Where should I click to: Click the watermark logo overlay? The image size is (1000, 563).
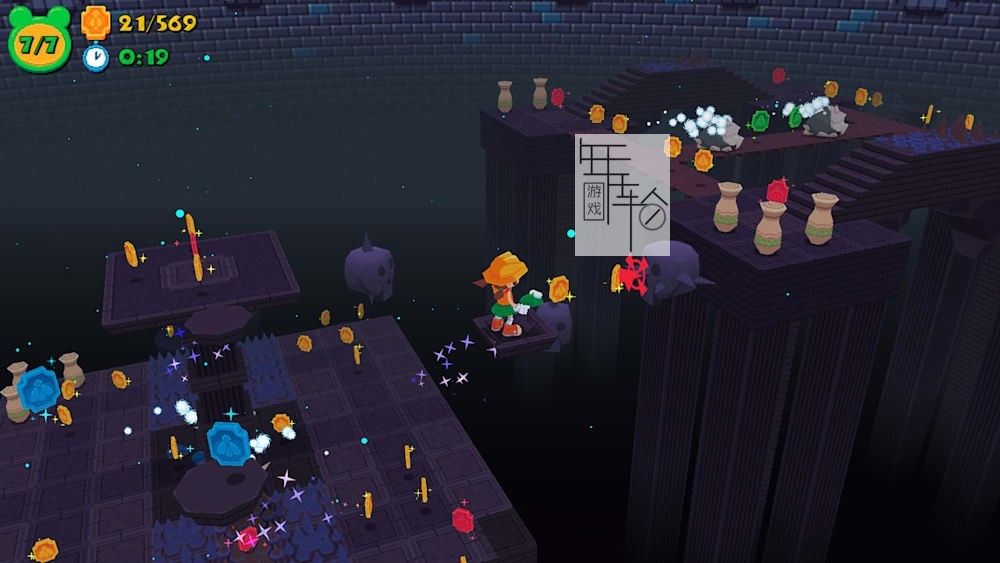[x=622, y=194]
